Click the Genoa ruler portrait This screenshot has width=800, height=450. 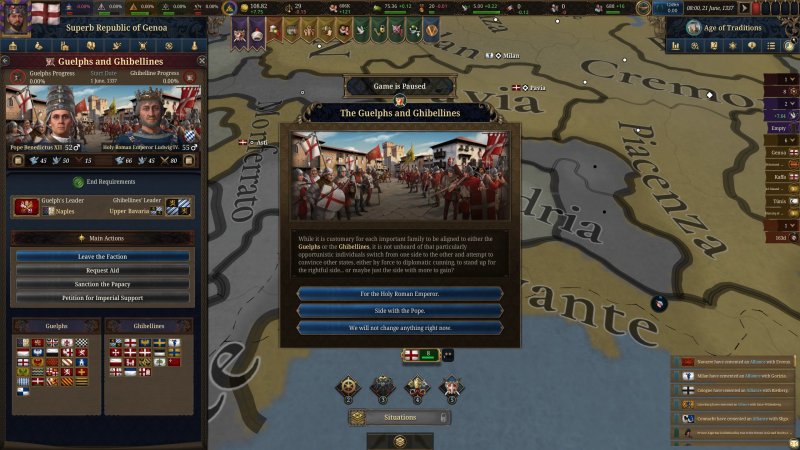click(x=14, y=18)
